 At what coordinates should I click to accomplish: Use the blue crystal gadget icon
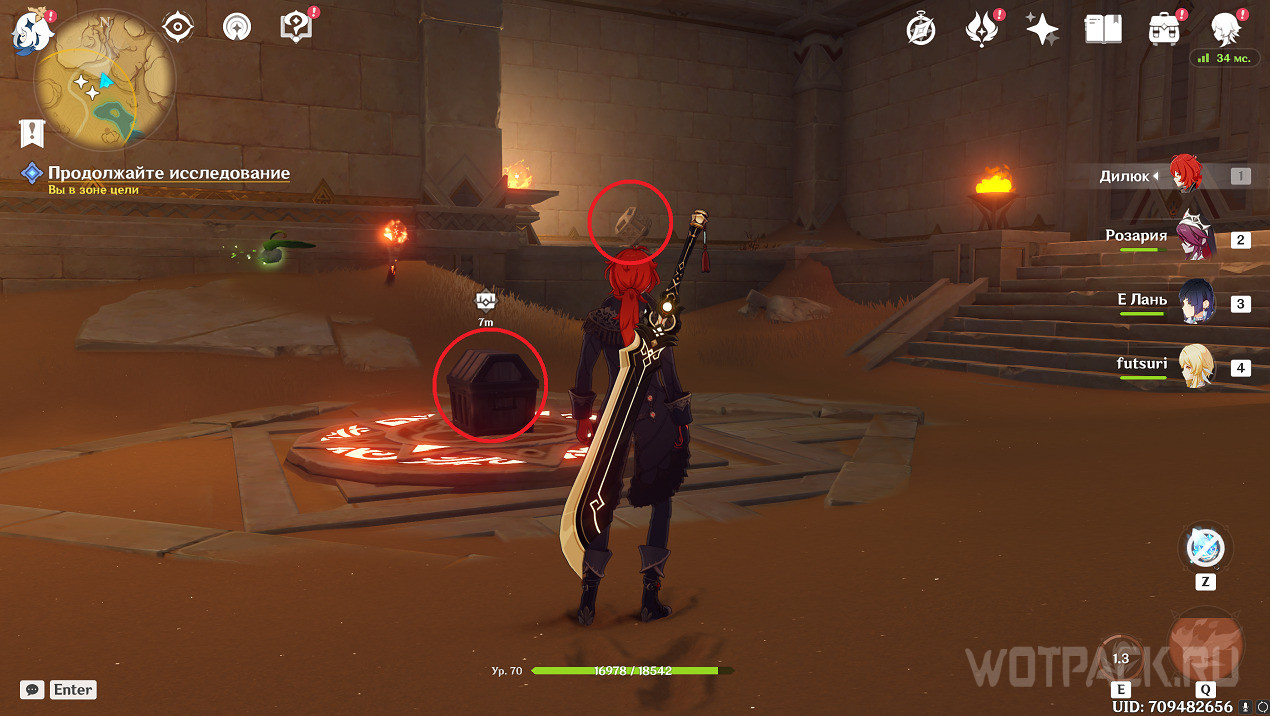point(1205,548)
